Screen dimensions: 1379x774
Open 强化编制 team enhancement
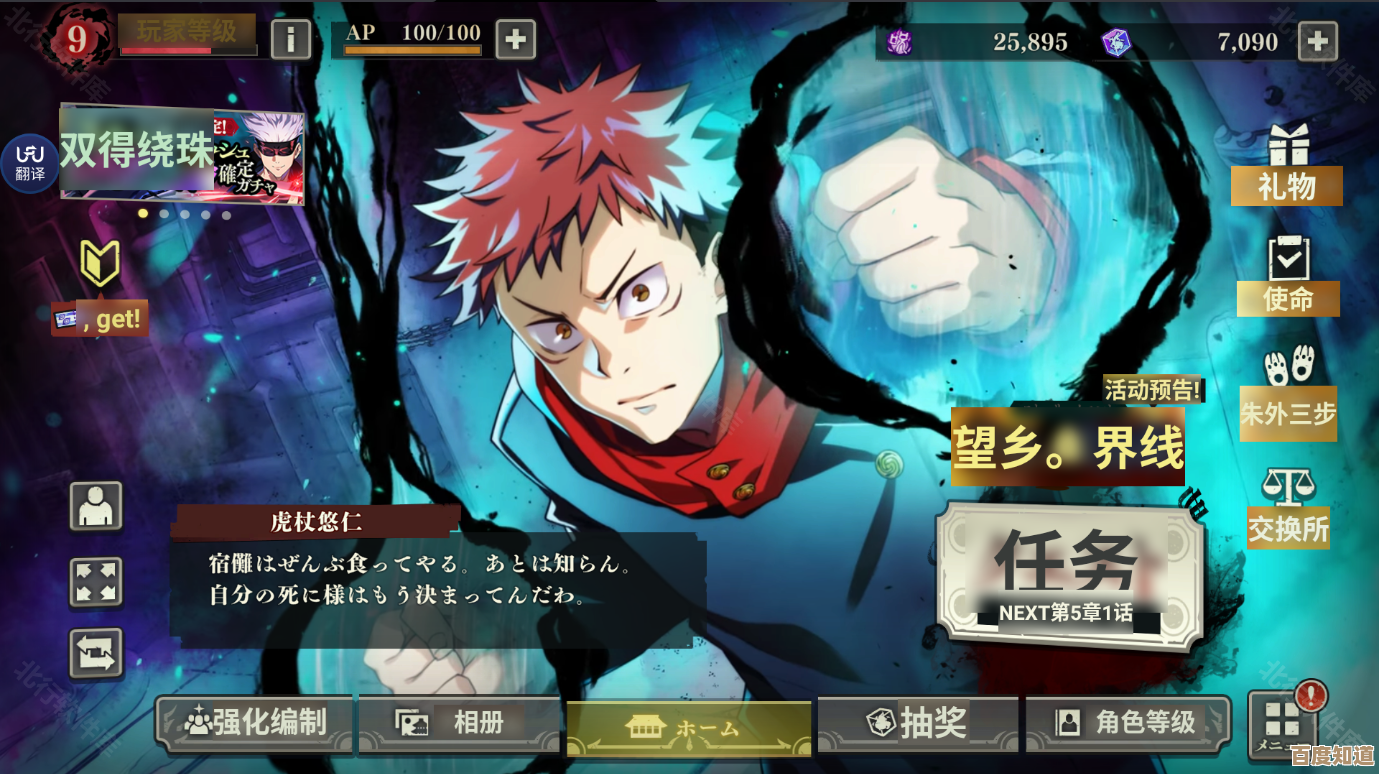[x=256, y=723]
